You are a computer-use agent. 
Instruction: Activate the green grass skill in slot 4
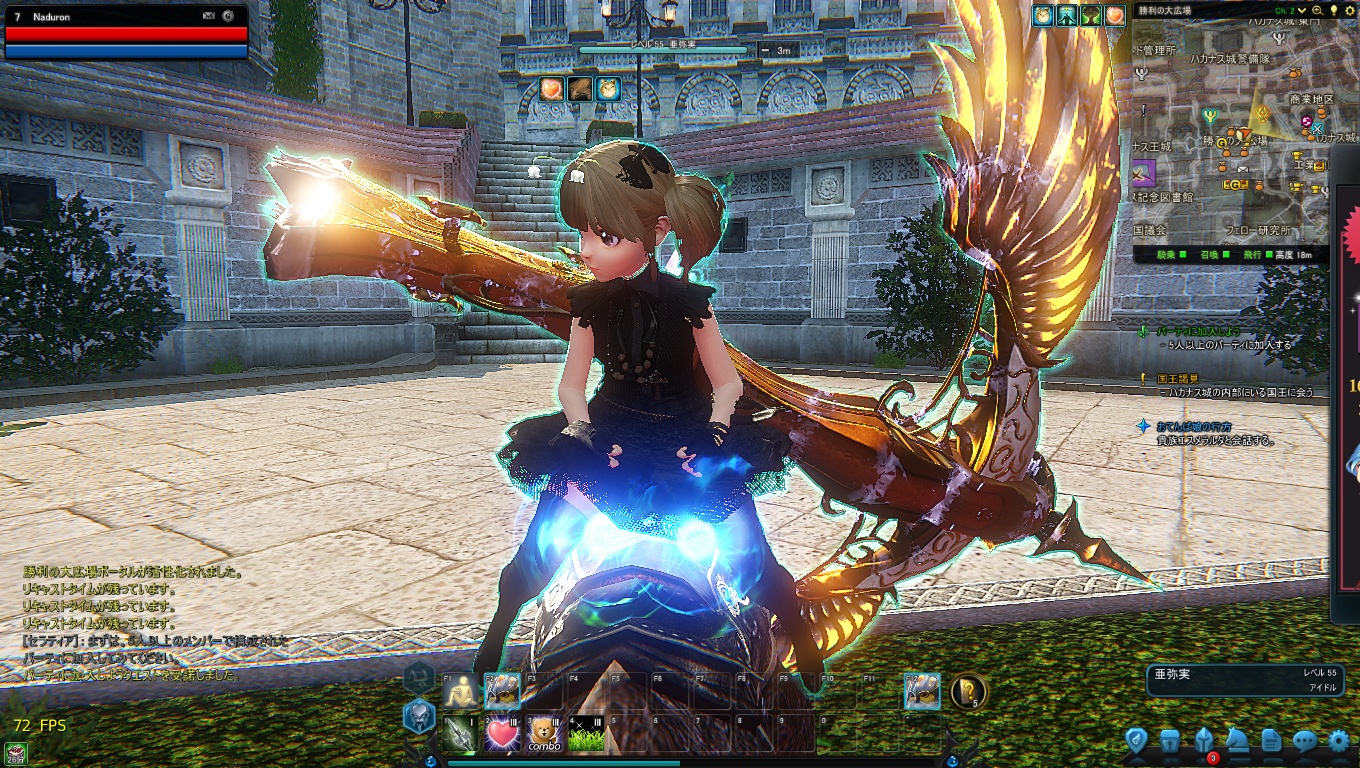(586, 734)
